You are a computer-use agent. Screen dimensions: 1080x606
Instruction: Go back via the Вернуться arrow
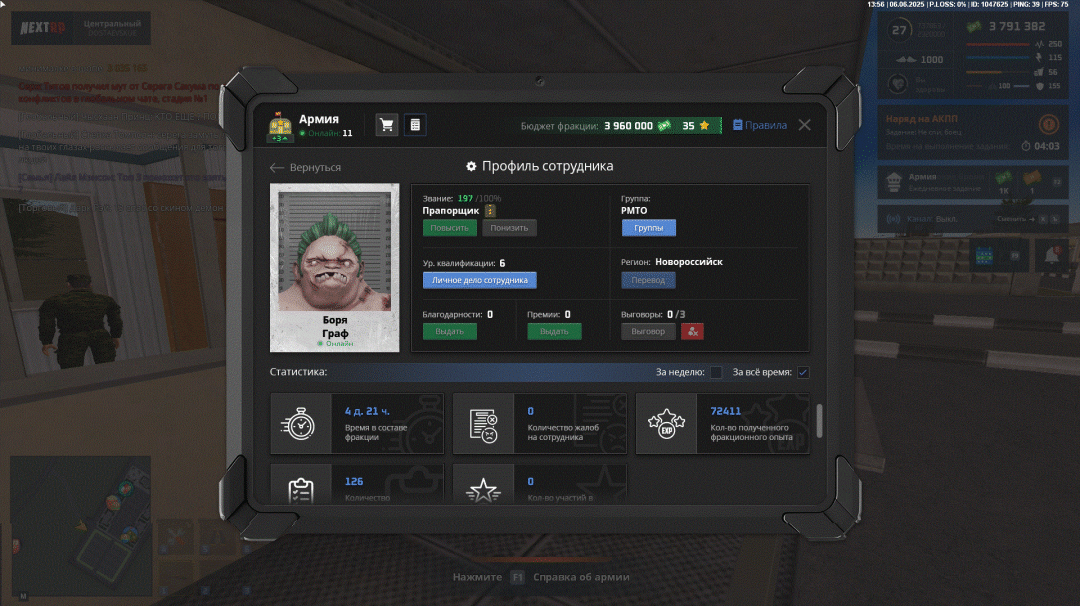(x=306, y=167)
